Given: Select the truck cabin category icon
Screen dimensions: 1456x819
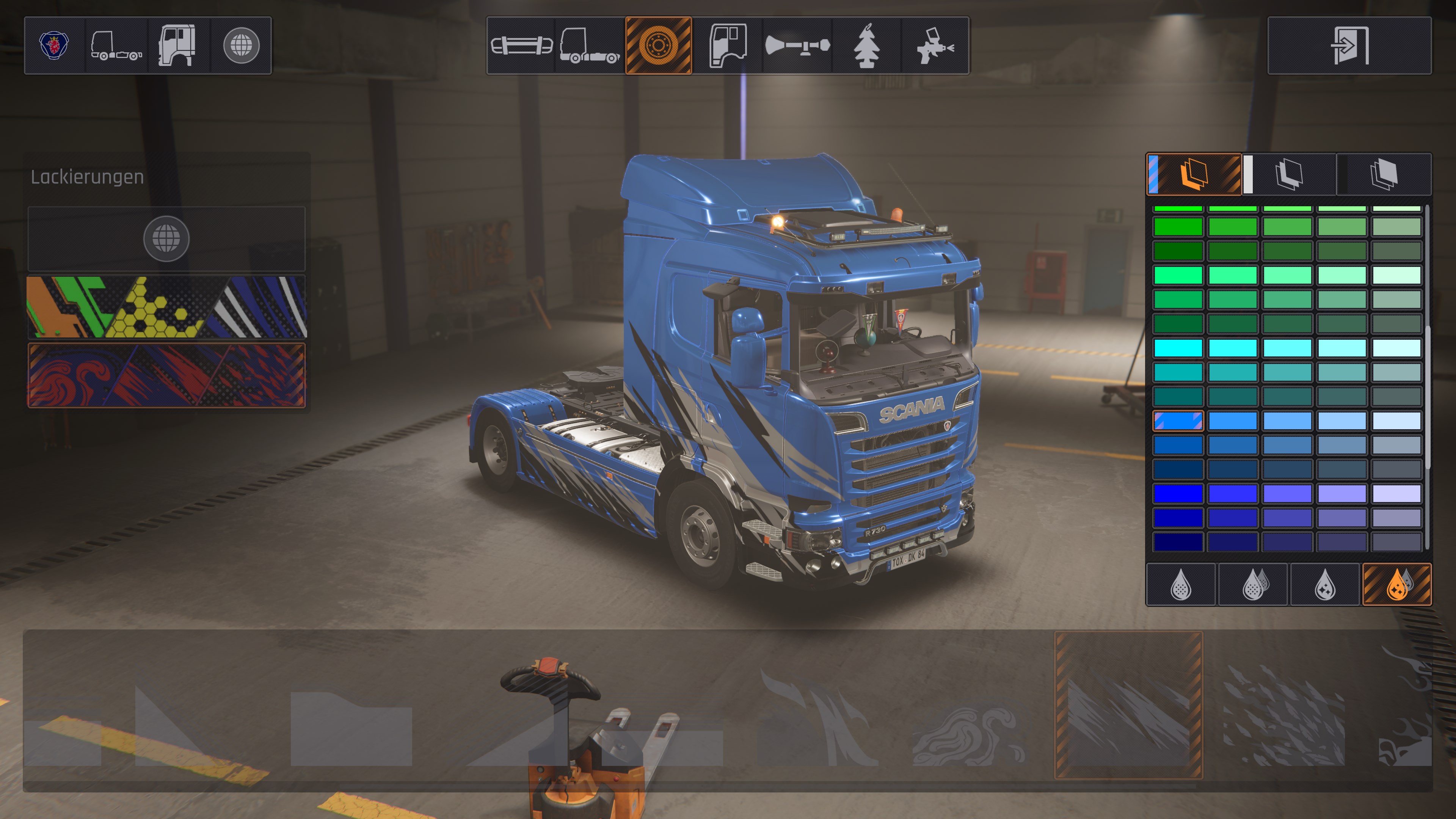Looking at the screenshot, I should pos(177,45).
